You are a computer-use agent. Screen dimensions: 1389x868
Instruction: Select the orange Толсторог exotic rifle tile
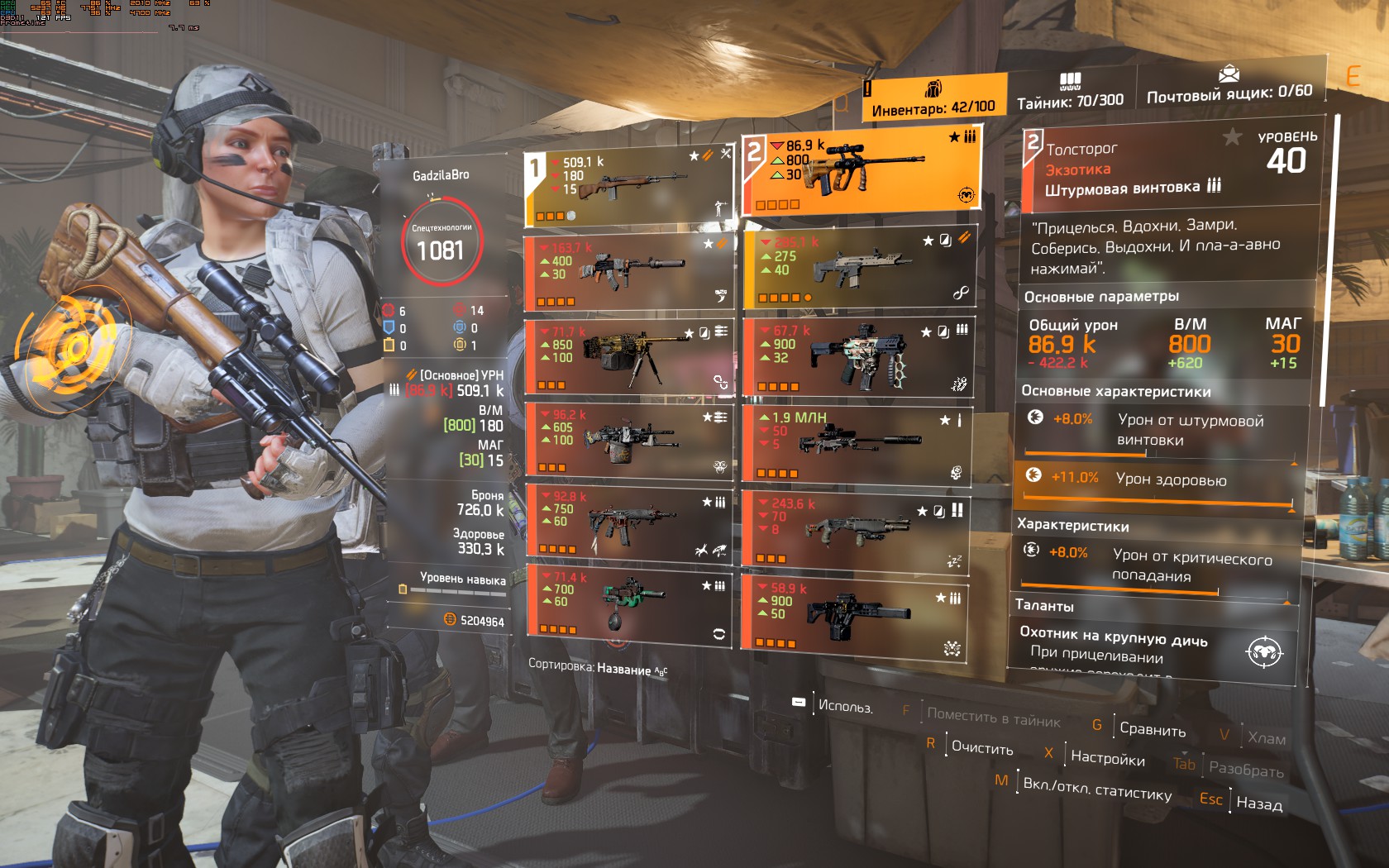(x=860, y=175)
